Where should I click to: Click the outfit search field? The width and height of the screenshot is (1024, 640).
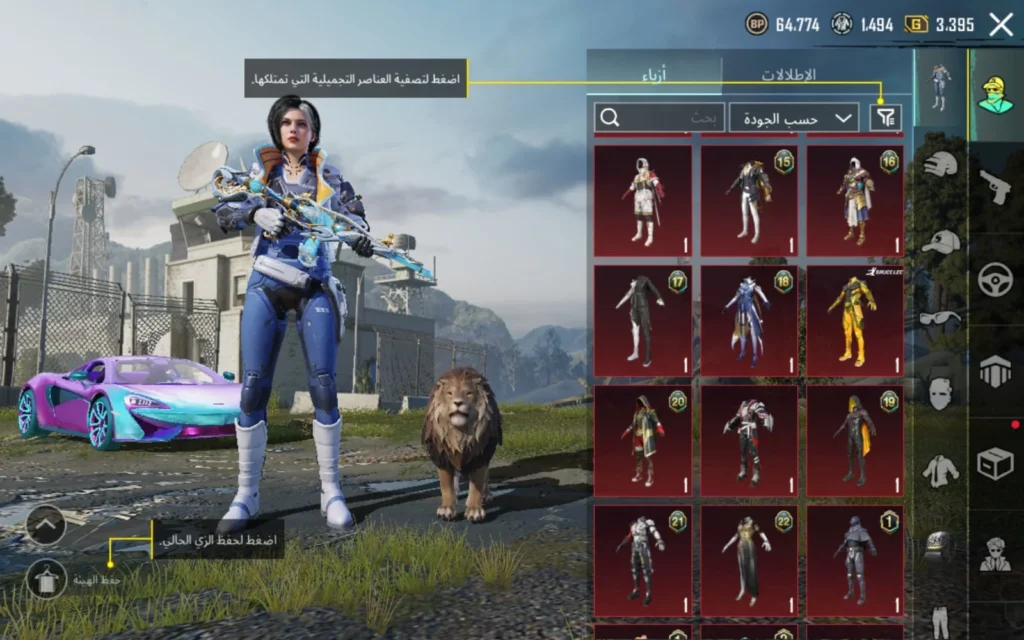pos(660,118)
